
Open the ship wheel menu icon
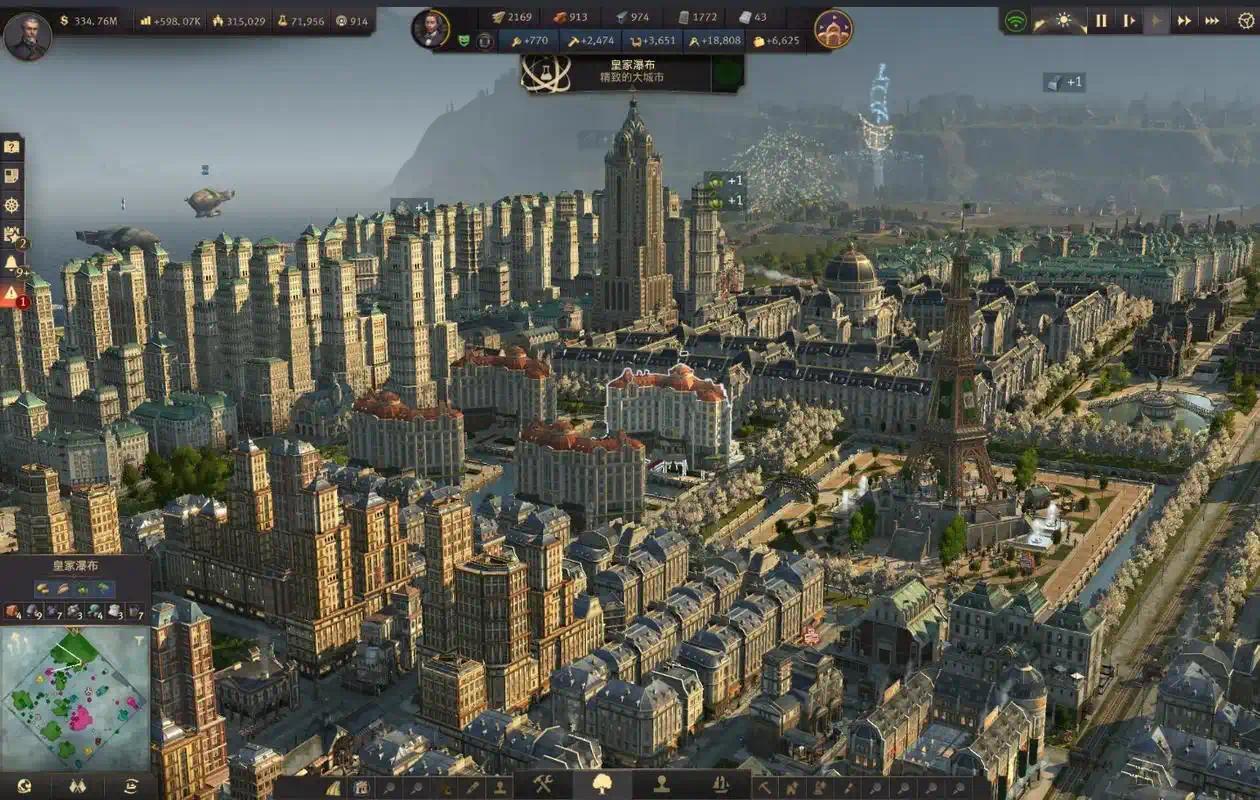pyautogui.click(x=11, y=205)
